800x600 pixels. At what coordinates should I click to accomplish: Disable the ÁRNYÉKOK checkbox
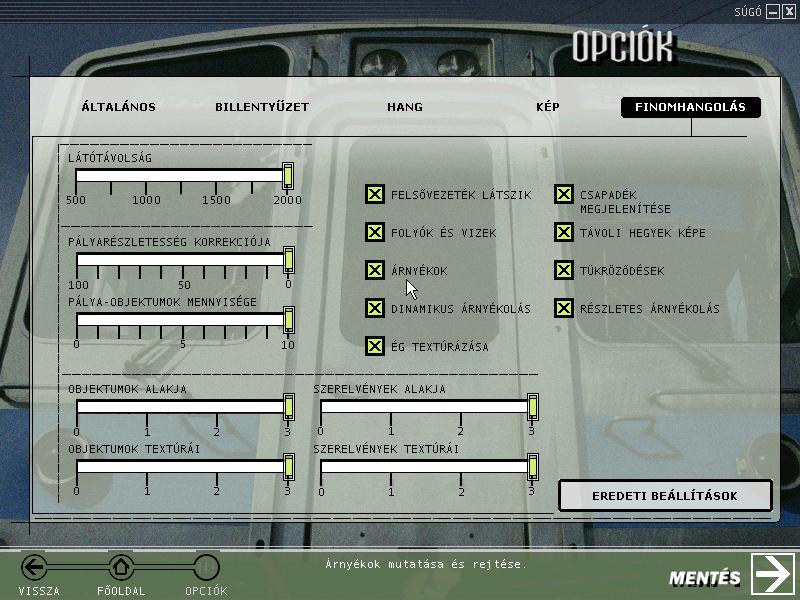point(375,271)
